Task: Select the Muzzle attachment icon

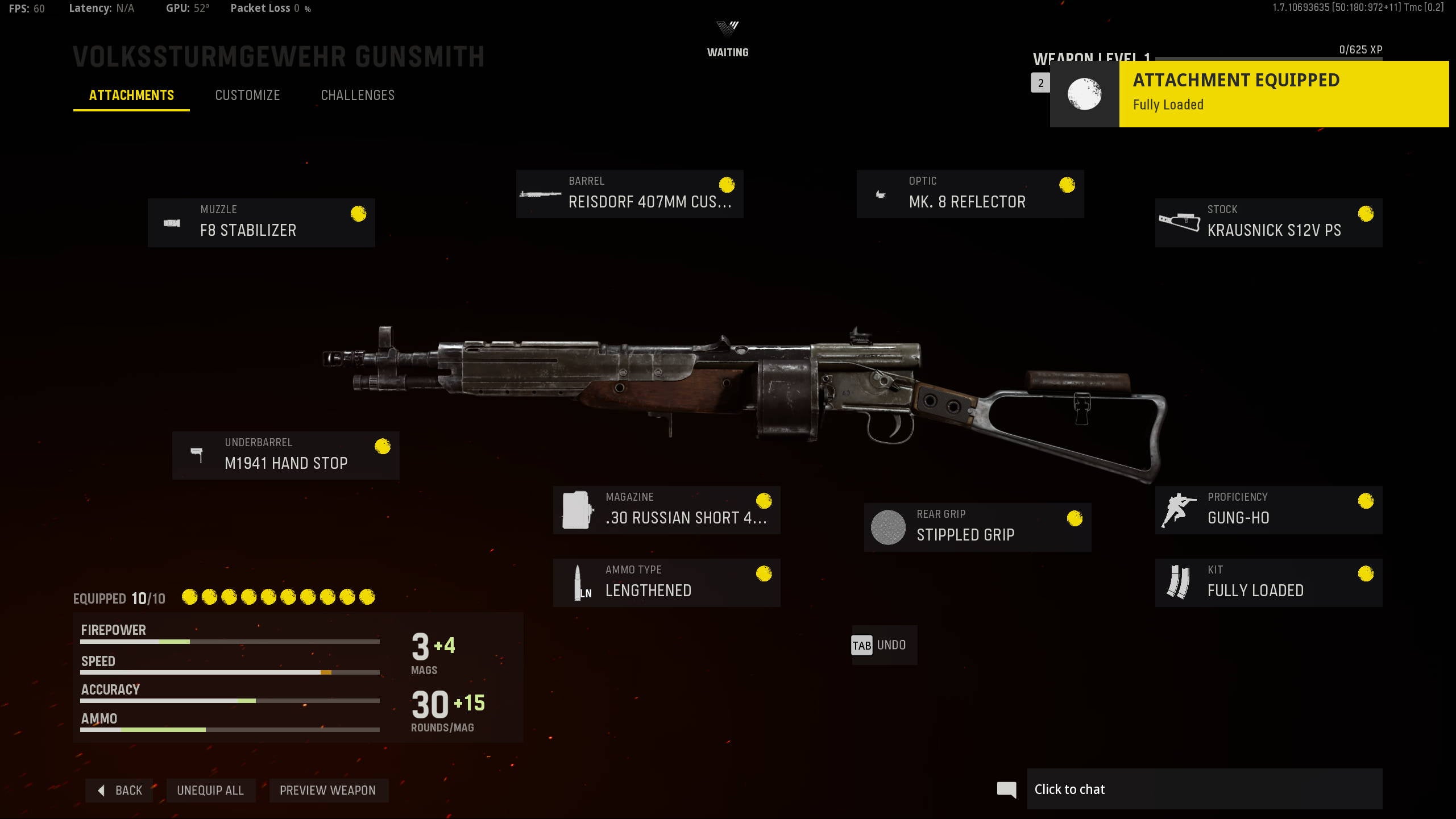Action: pyautogui.click(x=172, y=223)
